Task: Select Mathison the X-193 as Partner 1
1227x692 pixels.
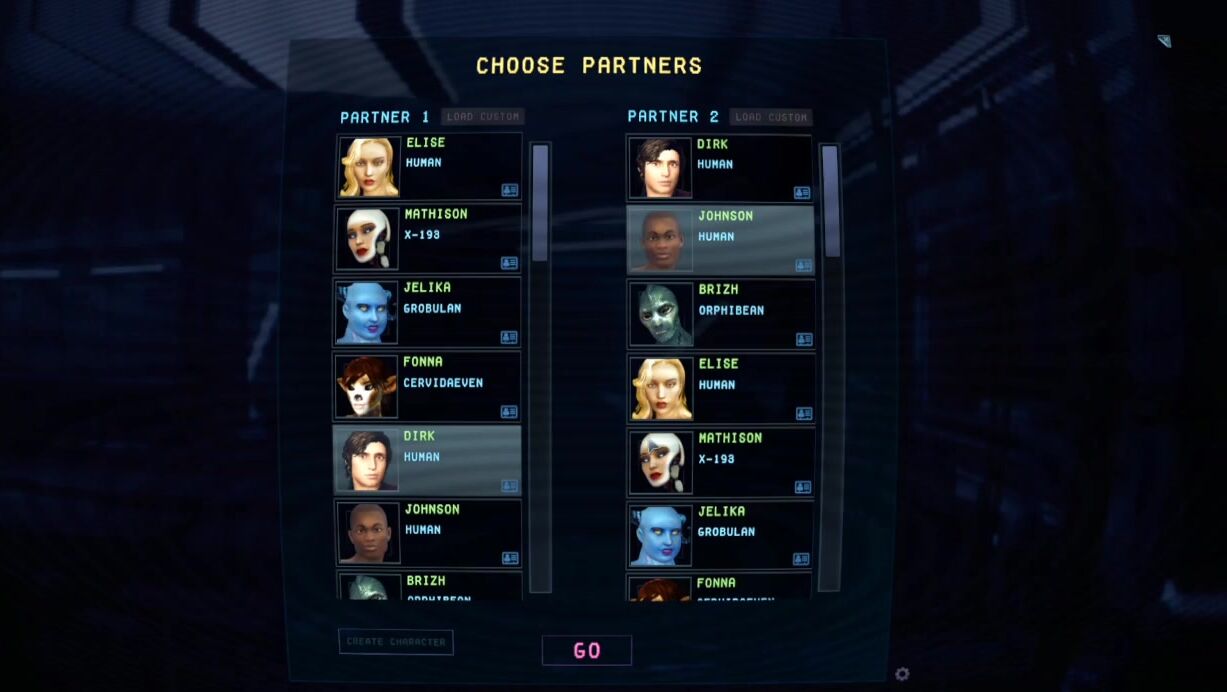Action: click(427, 238)
